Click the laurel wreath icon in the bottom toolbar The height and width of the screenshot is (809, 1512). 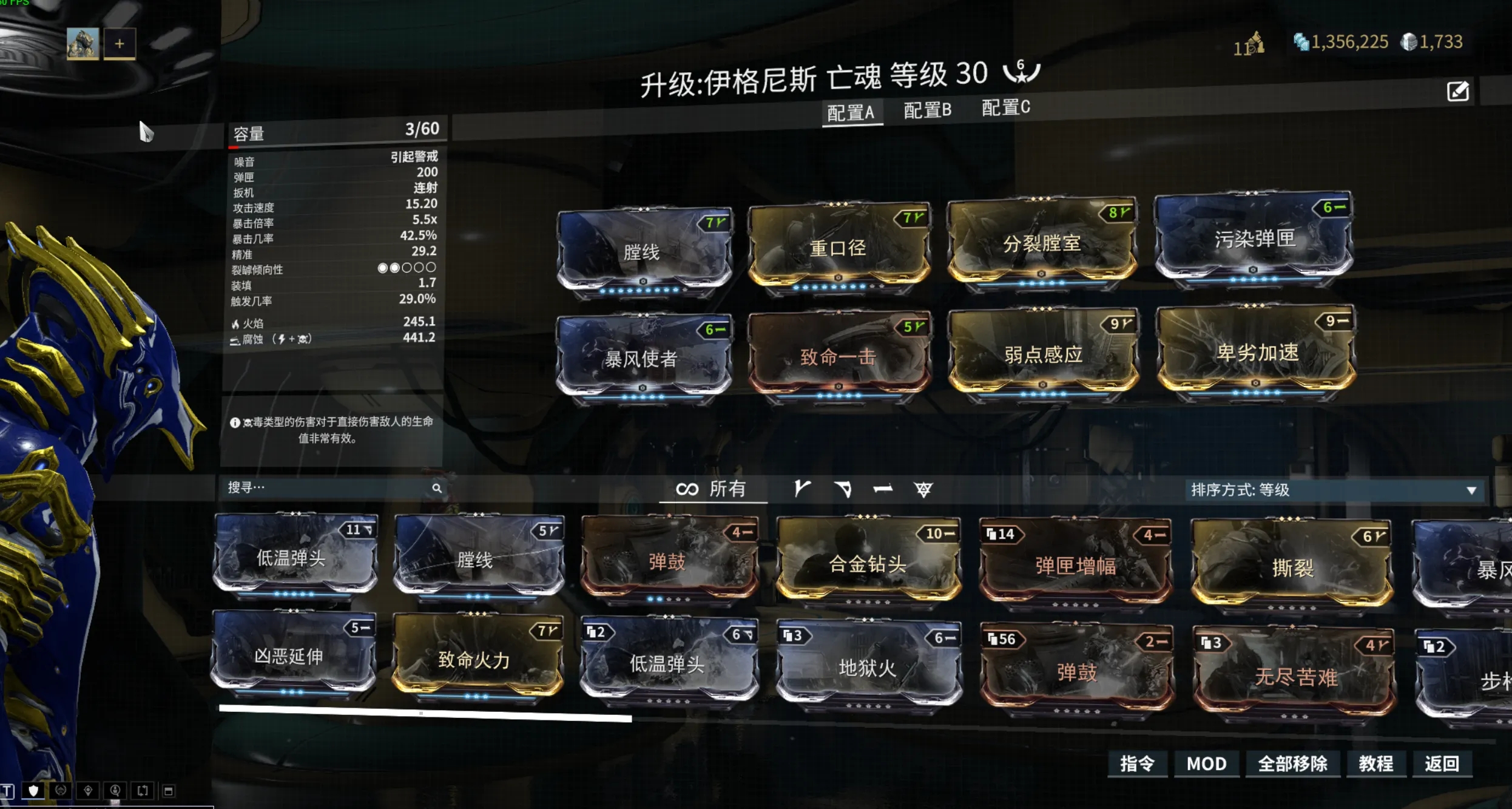60,791
